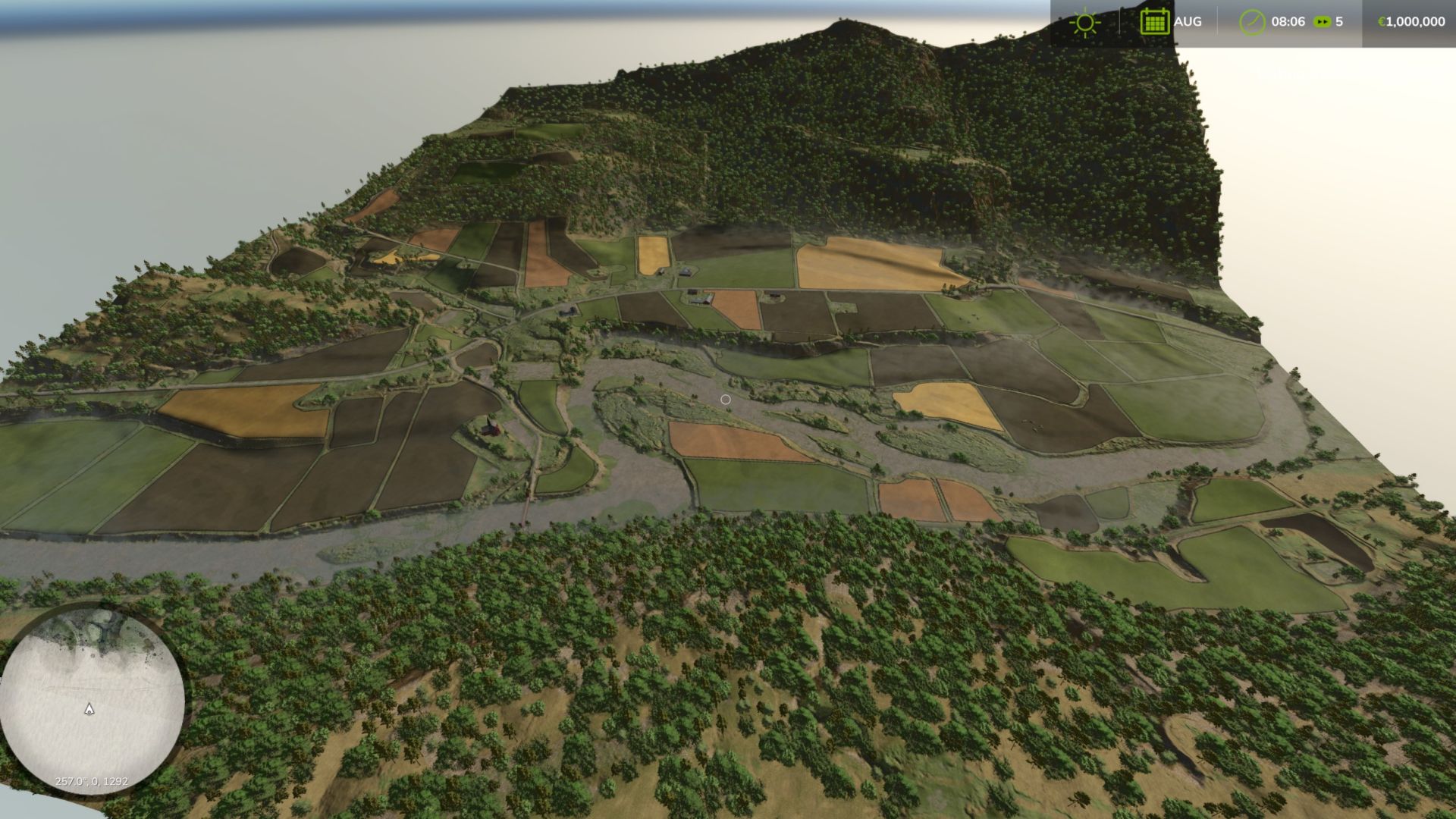Expand the top-right HUD info bar
The width and height of the screenshot is (1456, 819).
pyautogui.click(x=1251, y=21)
